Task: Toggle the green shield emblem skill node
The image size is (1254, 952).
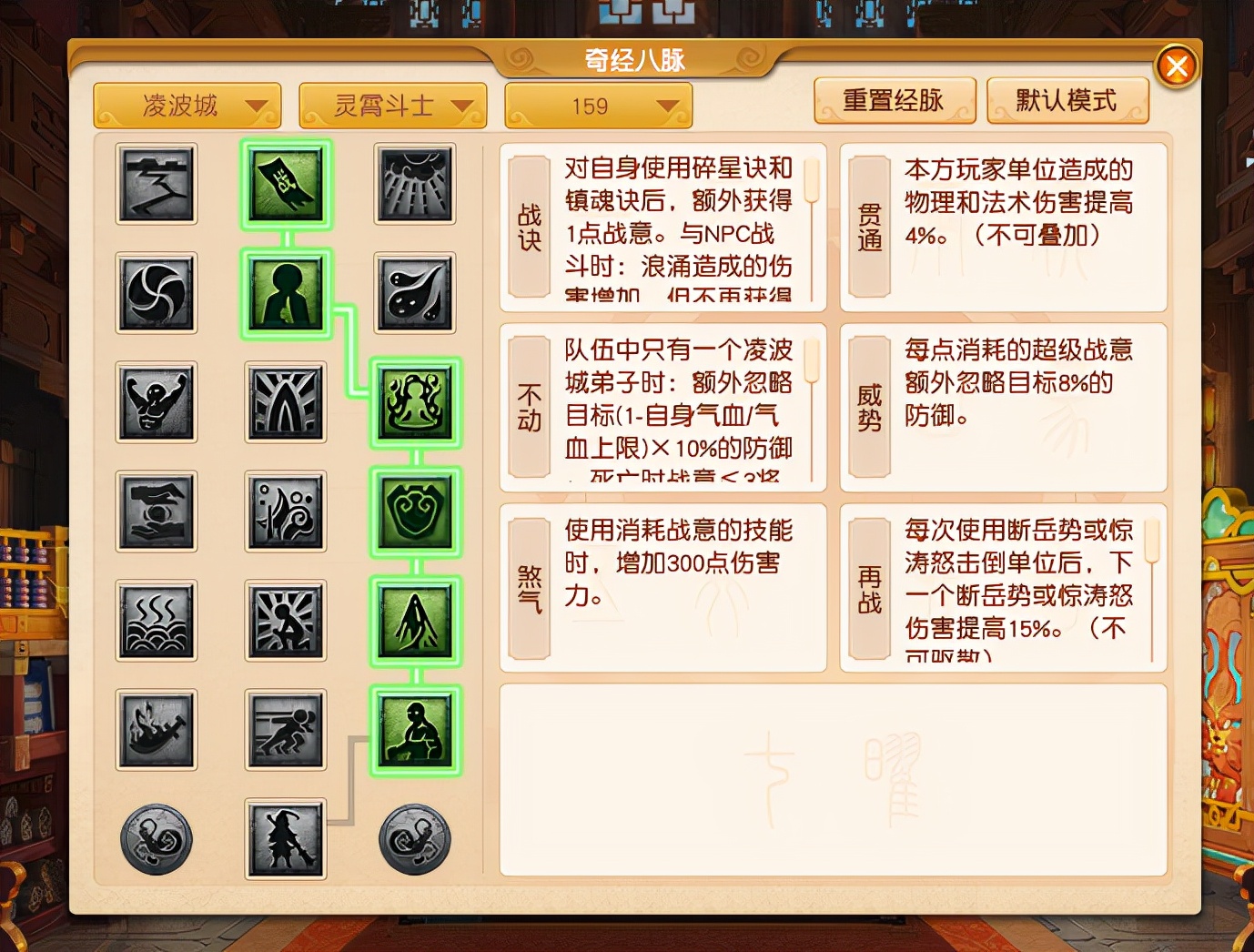Action: 414,513
